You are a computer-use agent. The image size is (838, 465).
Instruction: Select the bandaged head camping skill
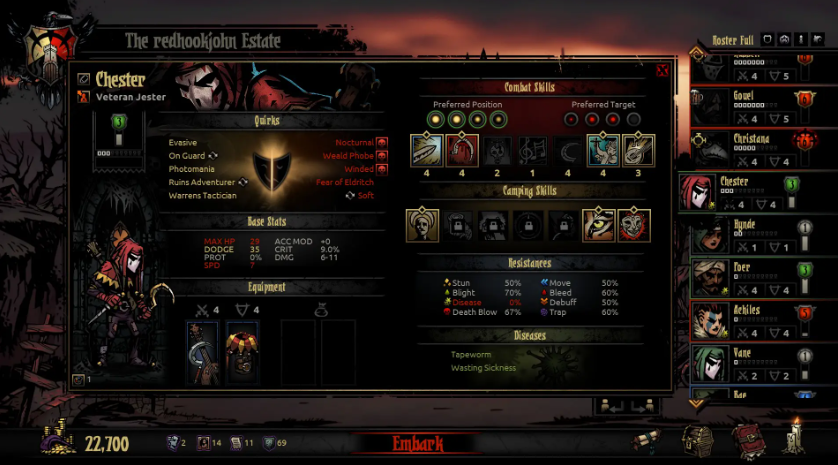click(423, 225)
